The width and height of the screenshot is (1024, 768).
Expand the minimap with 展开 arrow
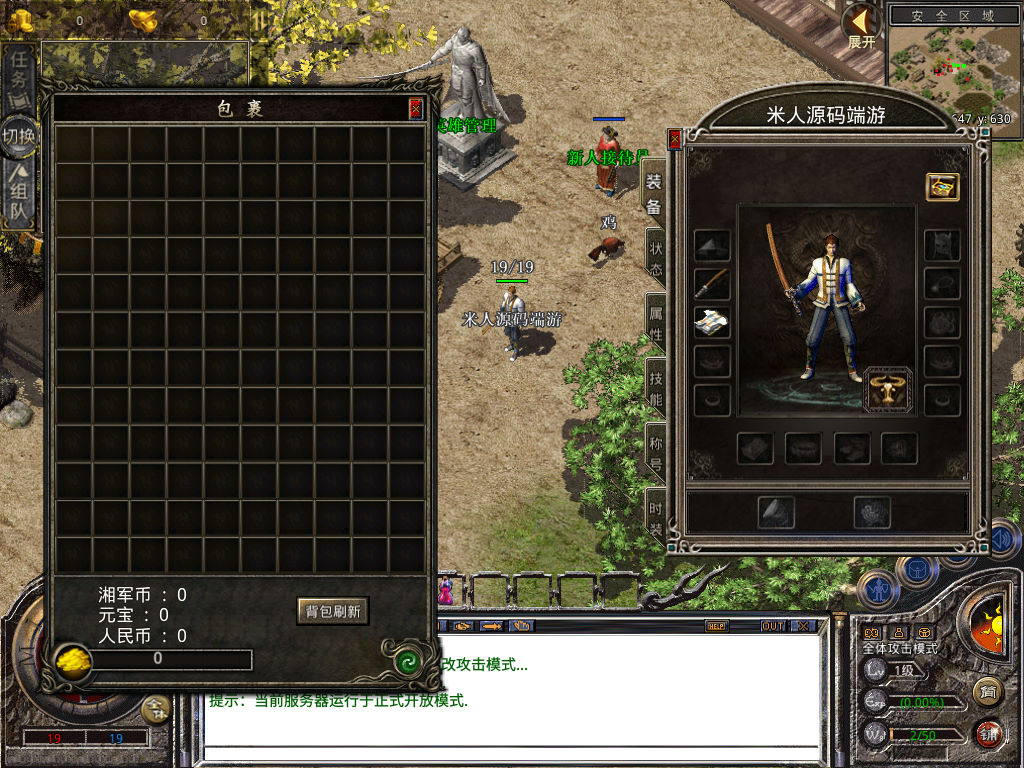pyautogui.click(x=861, y=24)
